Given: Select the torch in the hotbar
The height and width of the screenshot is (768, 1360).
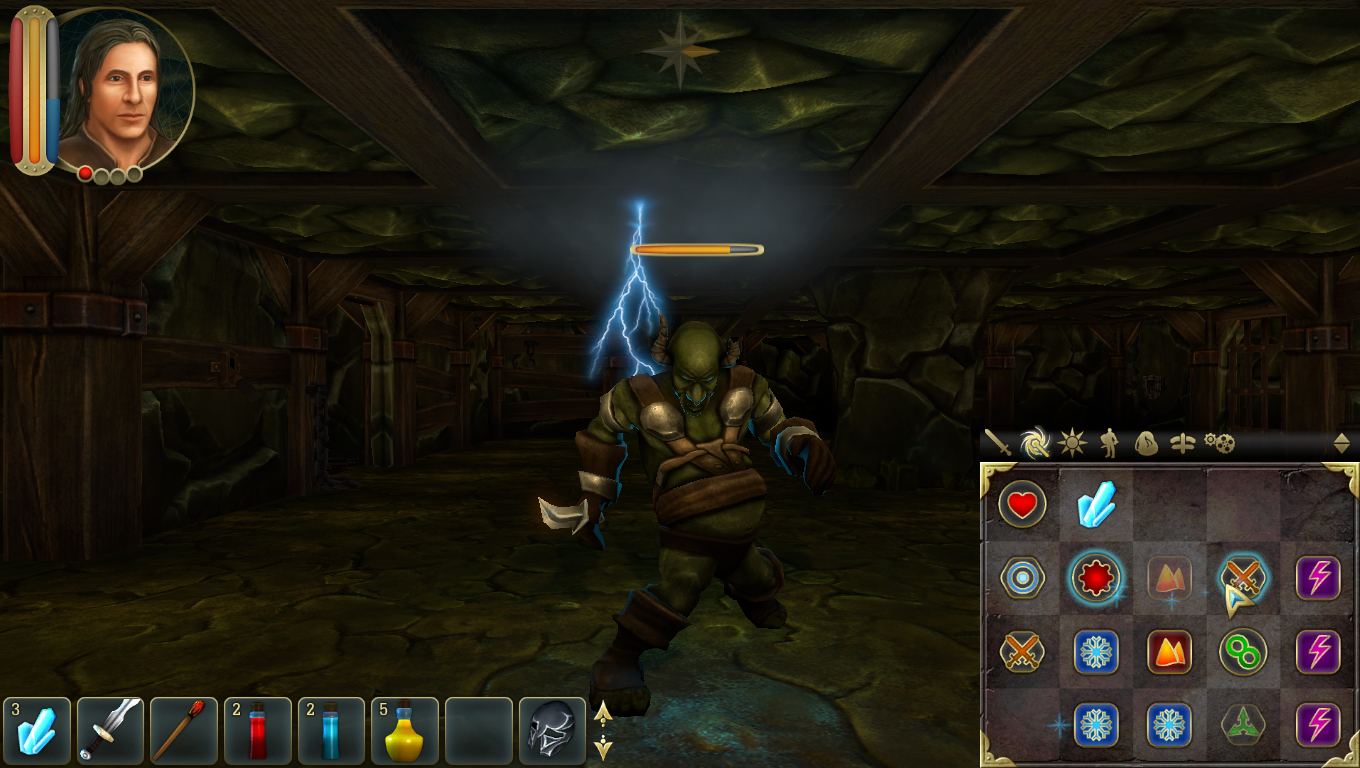Looking at the screenshot, I should (184, 731).
